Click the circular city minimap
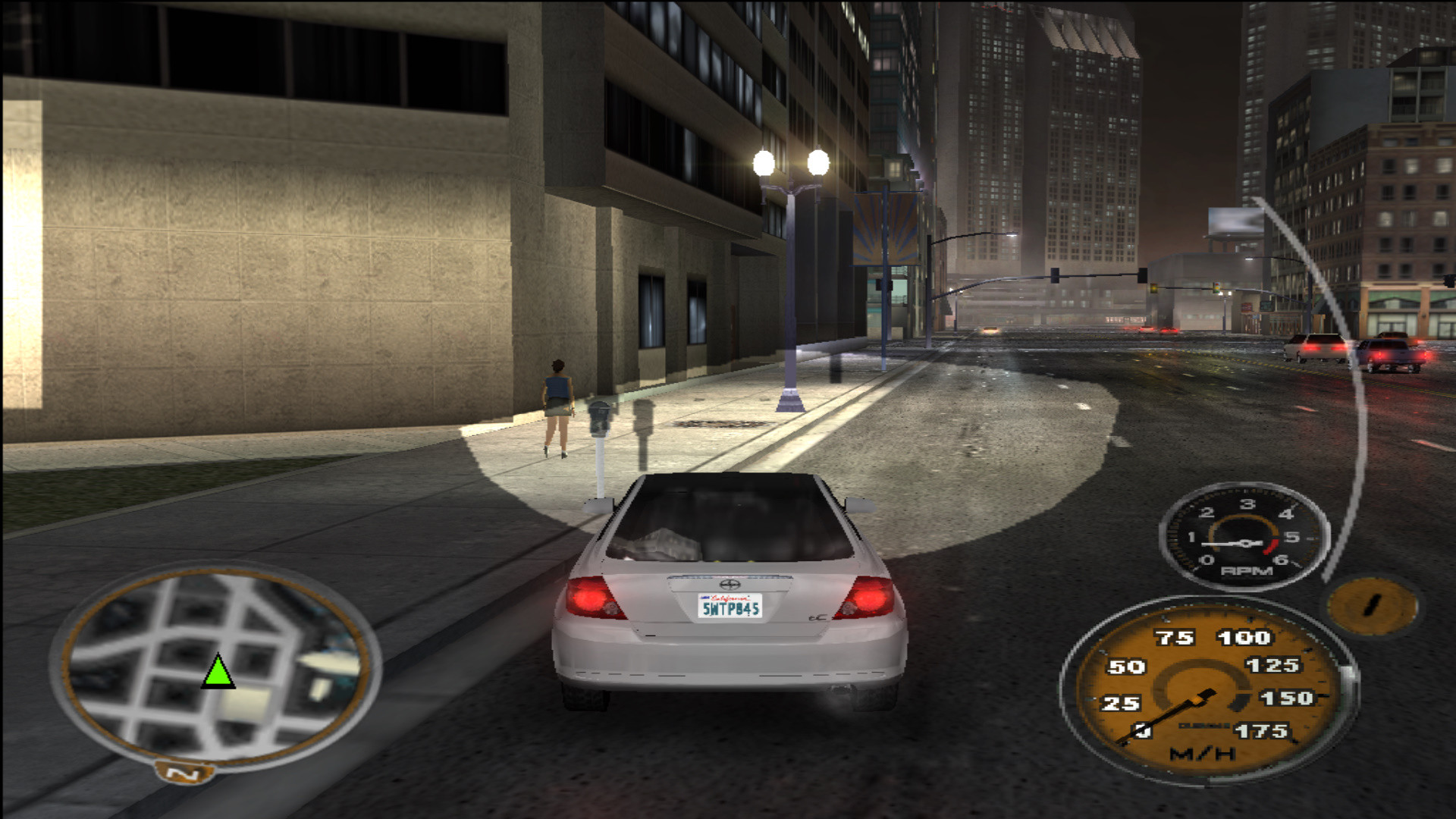 pos(216,666)
